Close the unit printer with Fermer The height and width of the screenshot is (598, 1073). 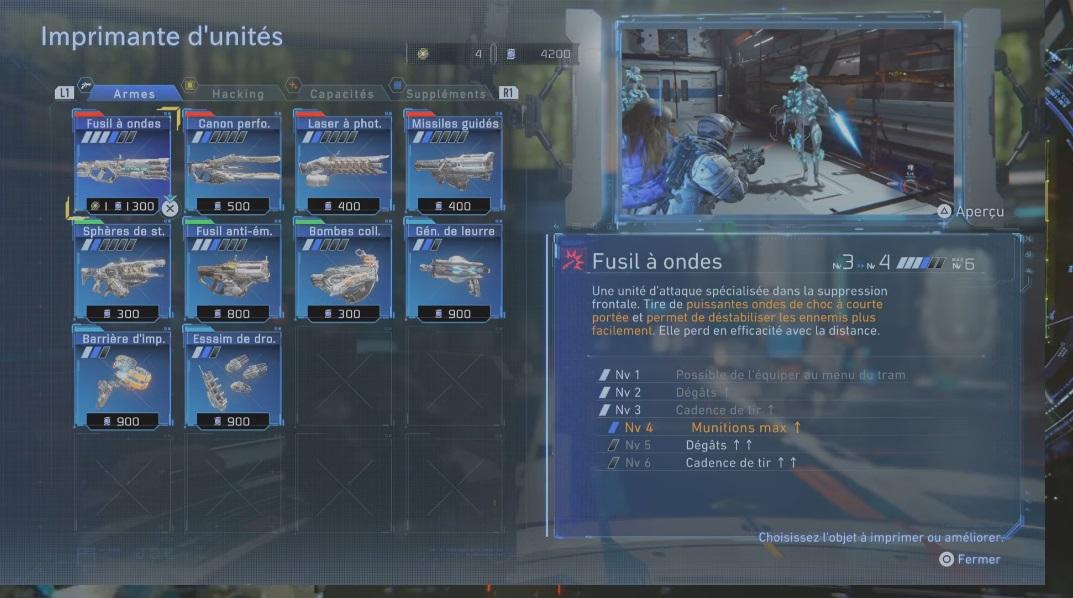click(x=970, y=559)
